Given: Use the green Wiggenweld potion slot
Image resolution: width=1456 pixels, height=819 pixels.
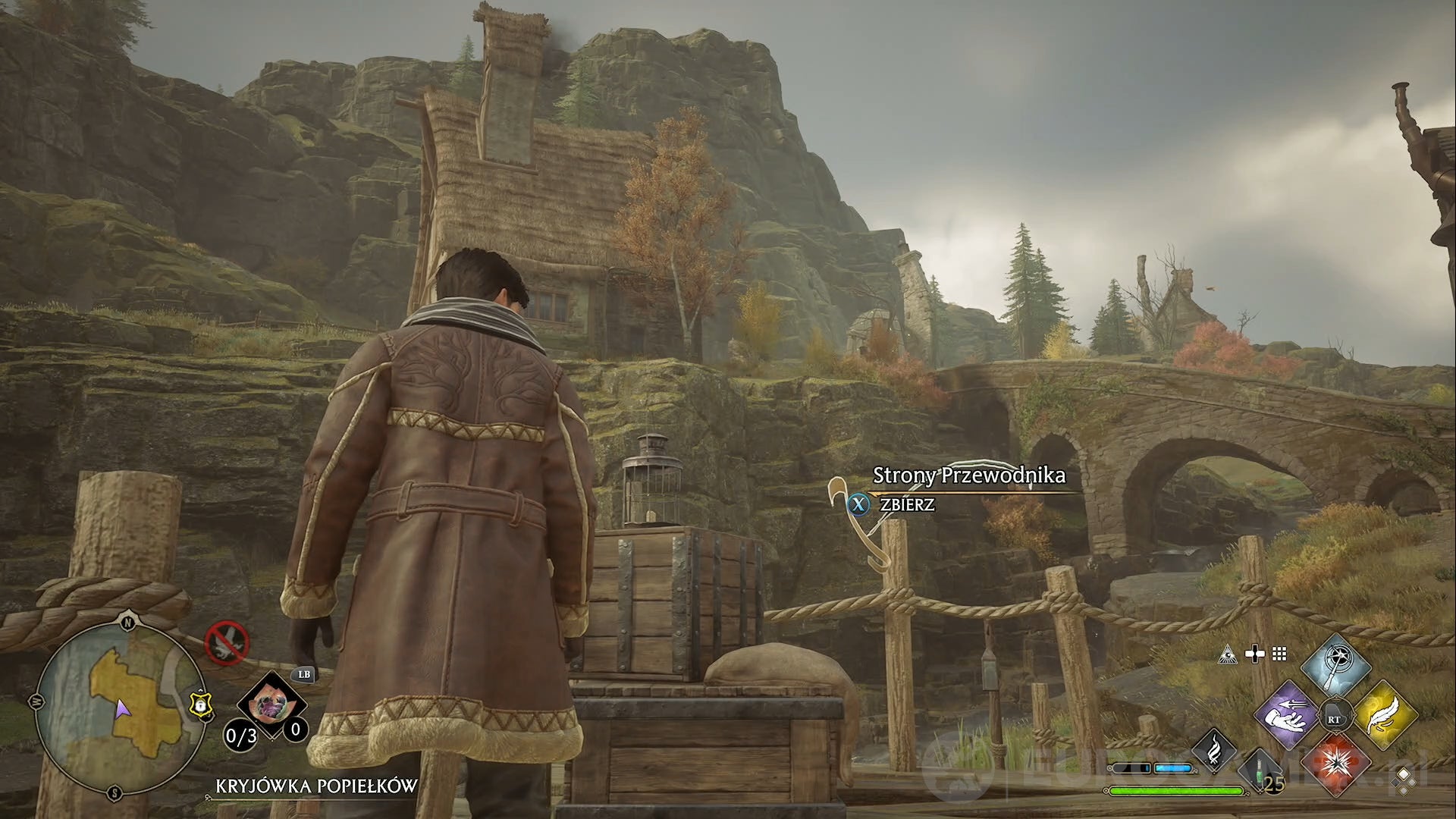Looking at the screenshot, I should click(1260, 775).
